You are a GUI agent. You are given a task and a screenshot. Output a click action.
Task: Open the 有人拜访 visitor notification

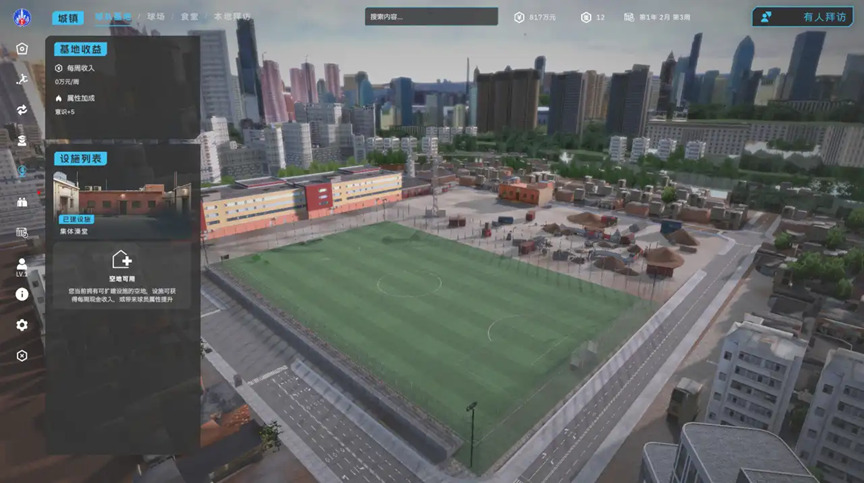(803, 17)
